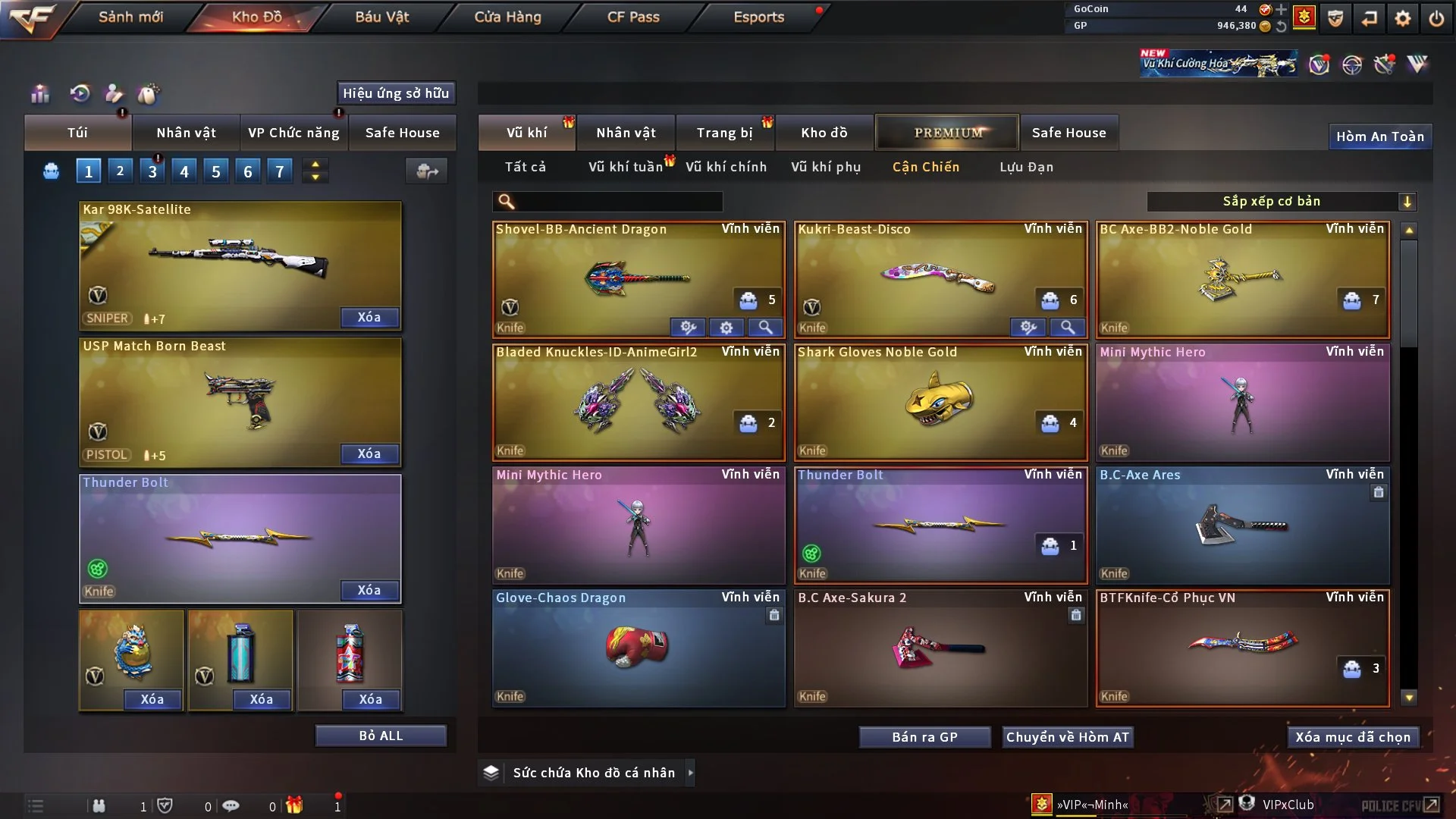
Task: Select bag preset number 4
Action: pos(184,171)
